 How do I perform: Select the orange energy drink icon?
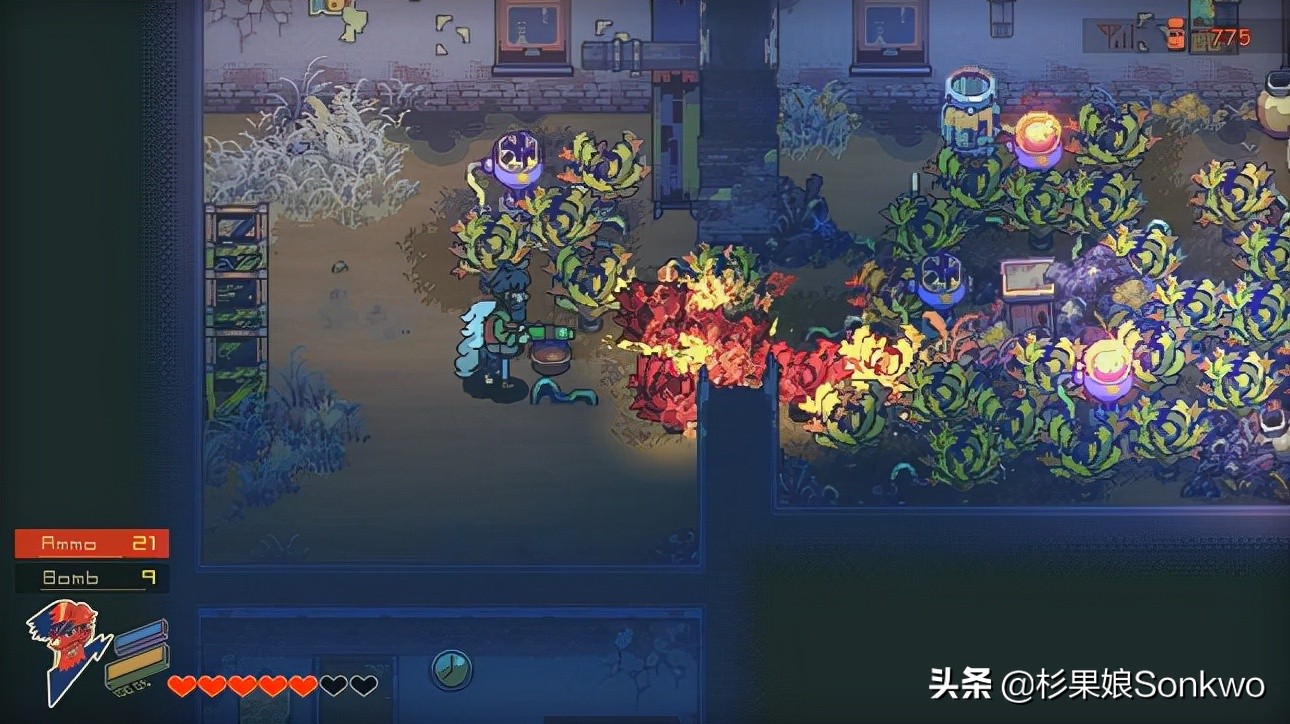click(1174, 33)
